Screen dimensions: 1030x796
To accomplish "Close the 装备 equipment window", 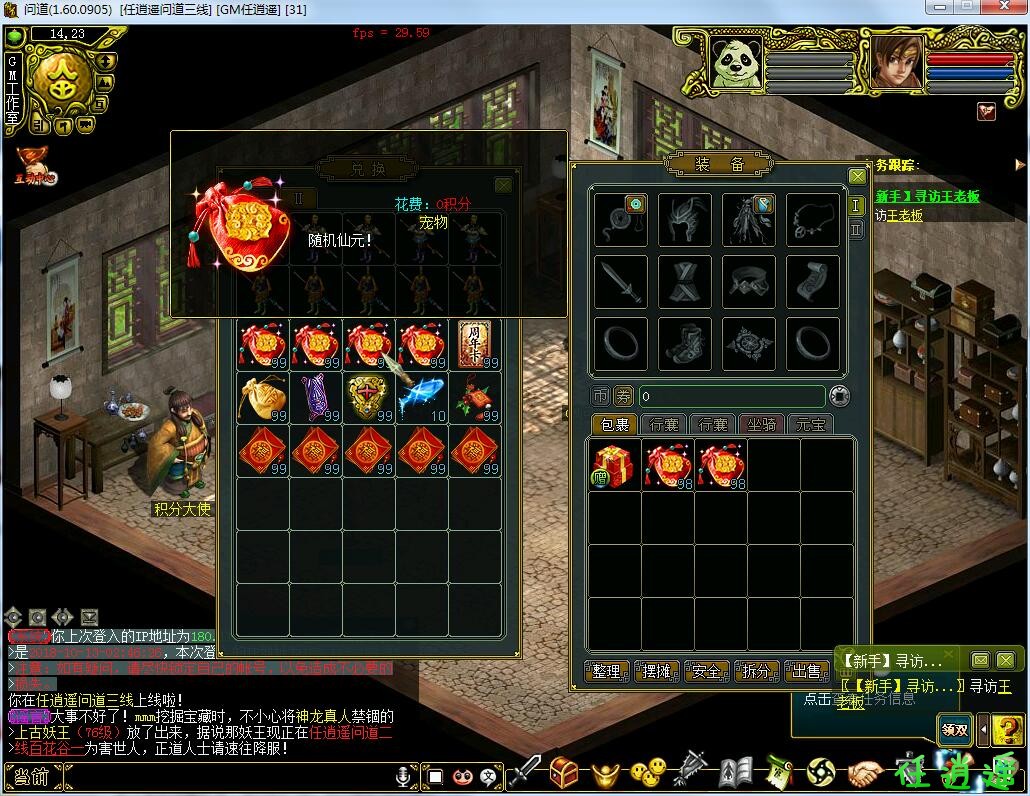I will tap(857, 176).
